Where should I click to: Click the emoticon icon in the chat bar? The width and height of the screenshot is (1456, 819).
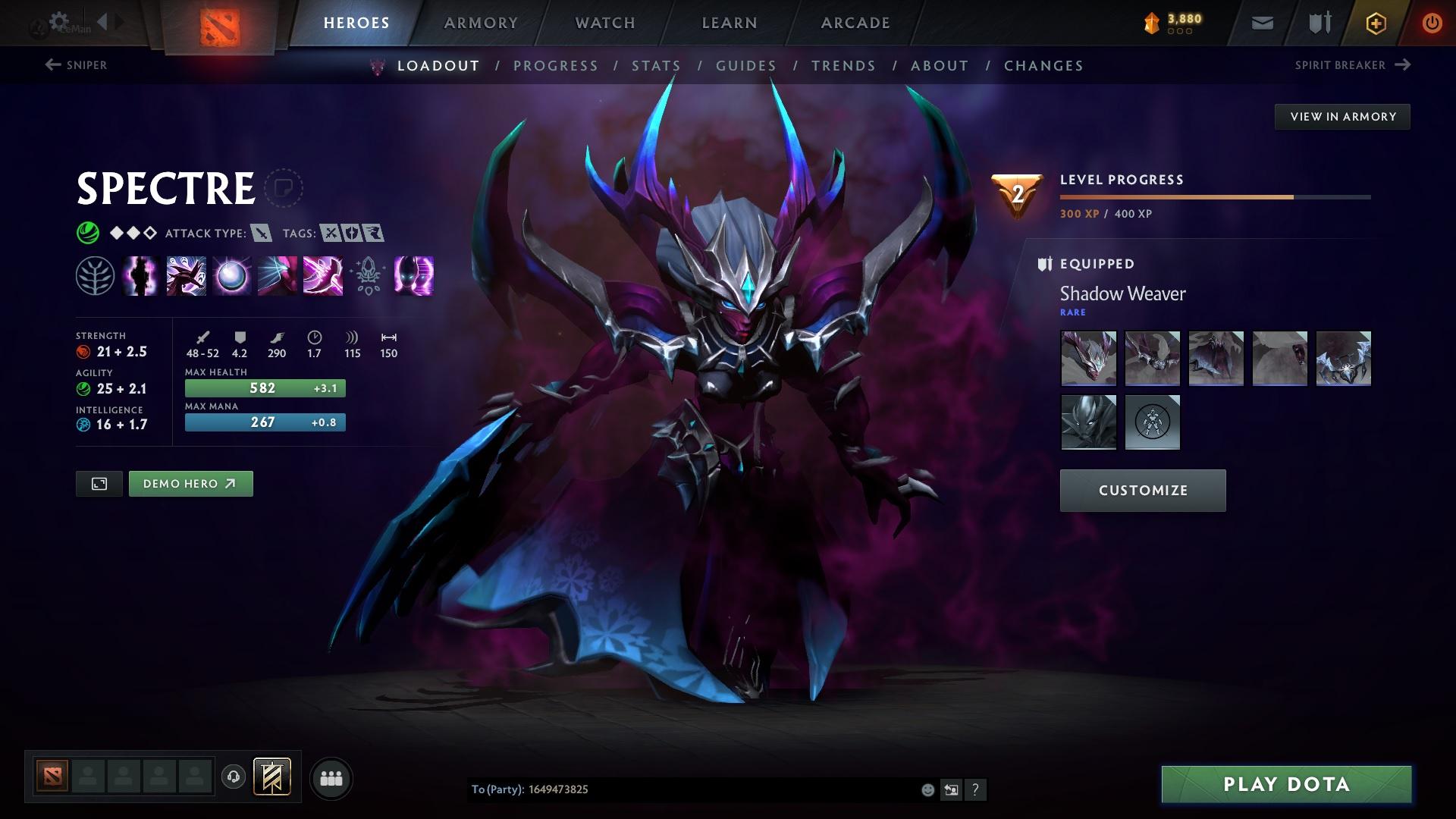coord(927,789)
